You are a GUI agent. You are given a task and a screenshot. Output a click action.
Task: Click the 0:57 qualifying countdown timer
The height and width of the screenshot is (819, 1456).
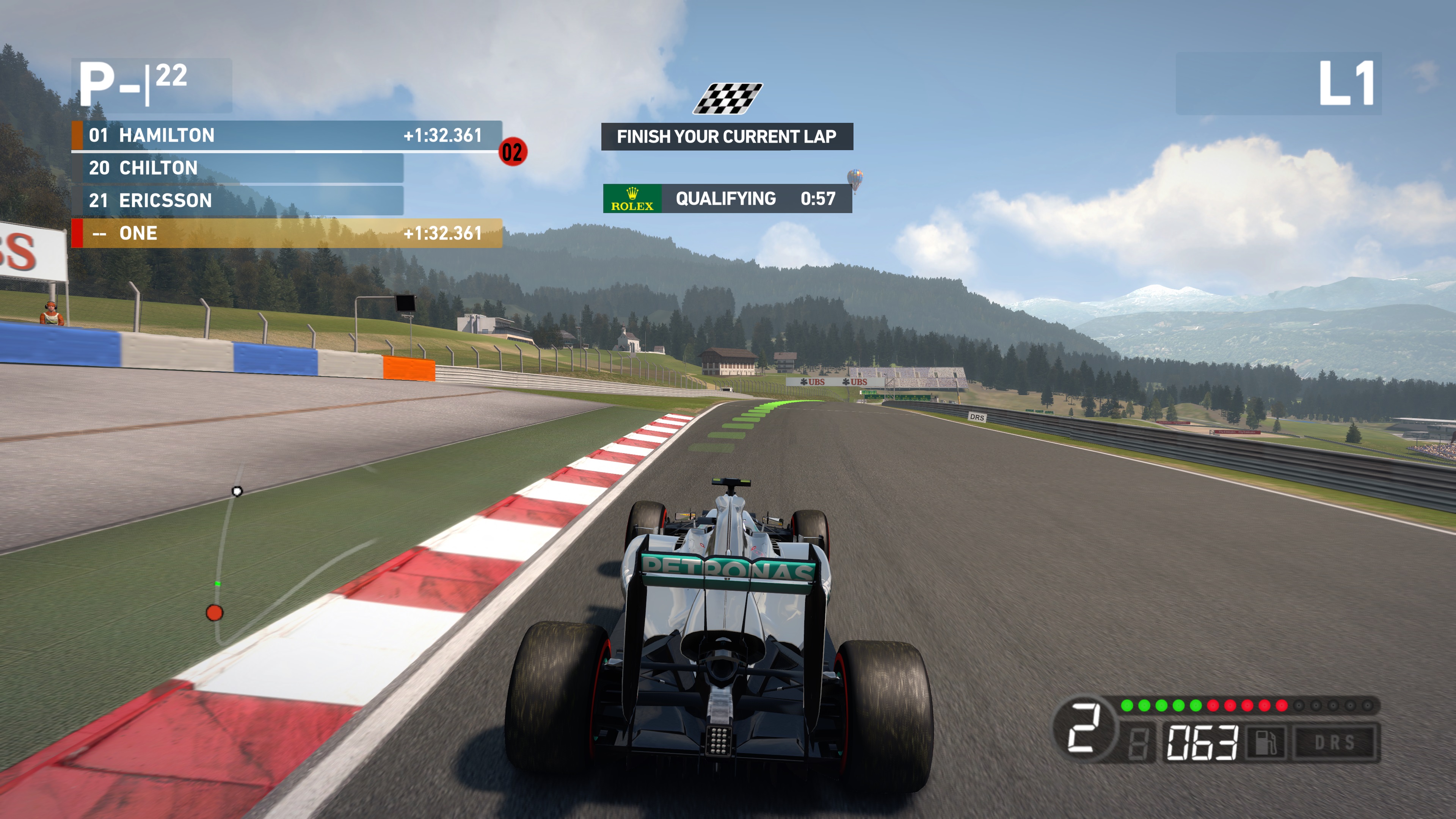[816, 198]
